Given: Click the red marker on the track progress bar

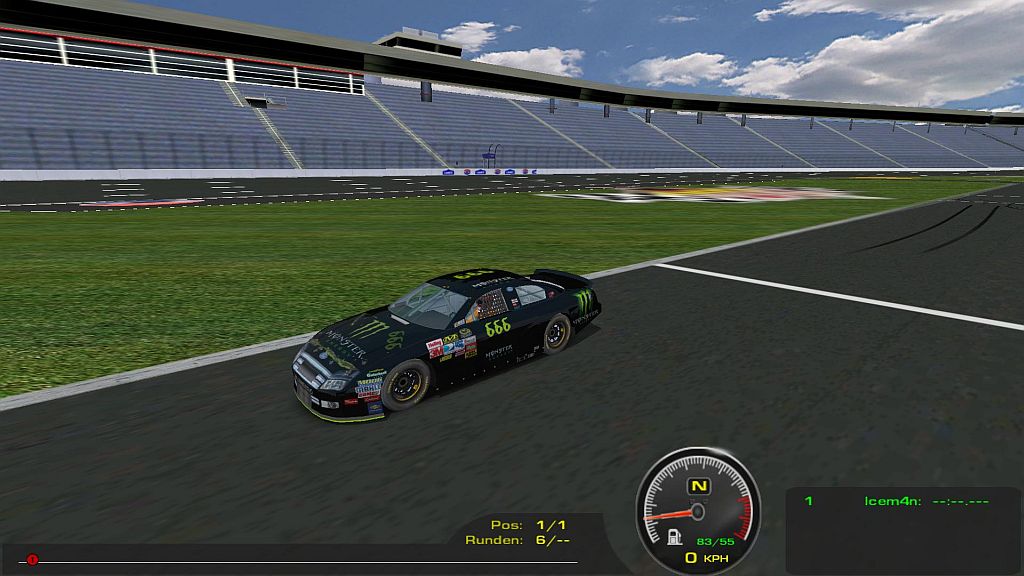Looking at the screenshot, I should click(32, 560).
